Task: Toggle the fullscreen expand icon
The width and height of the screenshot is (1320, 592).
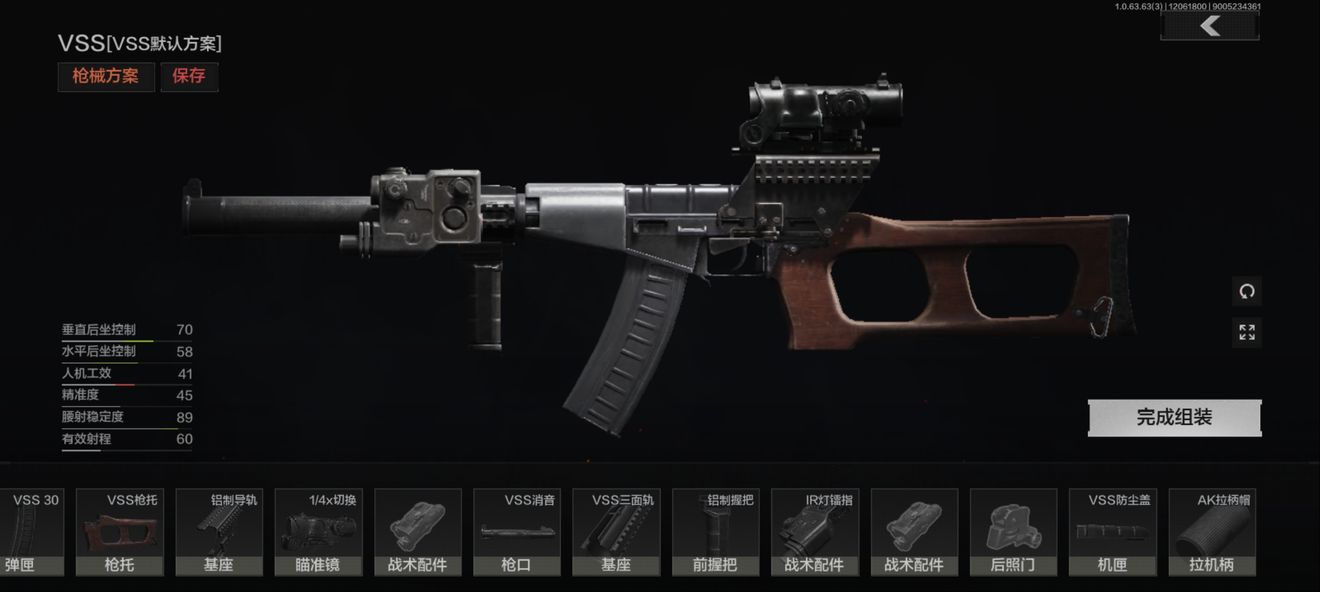Action: (1247, 332)
